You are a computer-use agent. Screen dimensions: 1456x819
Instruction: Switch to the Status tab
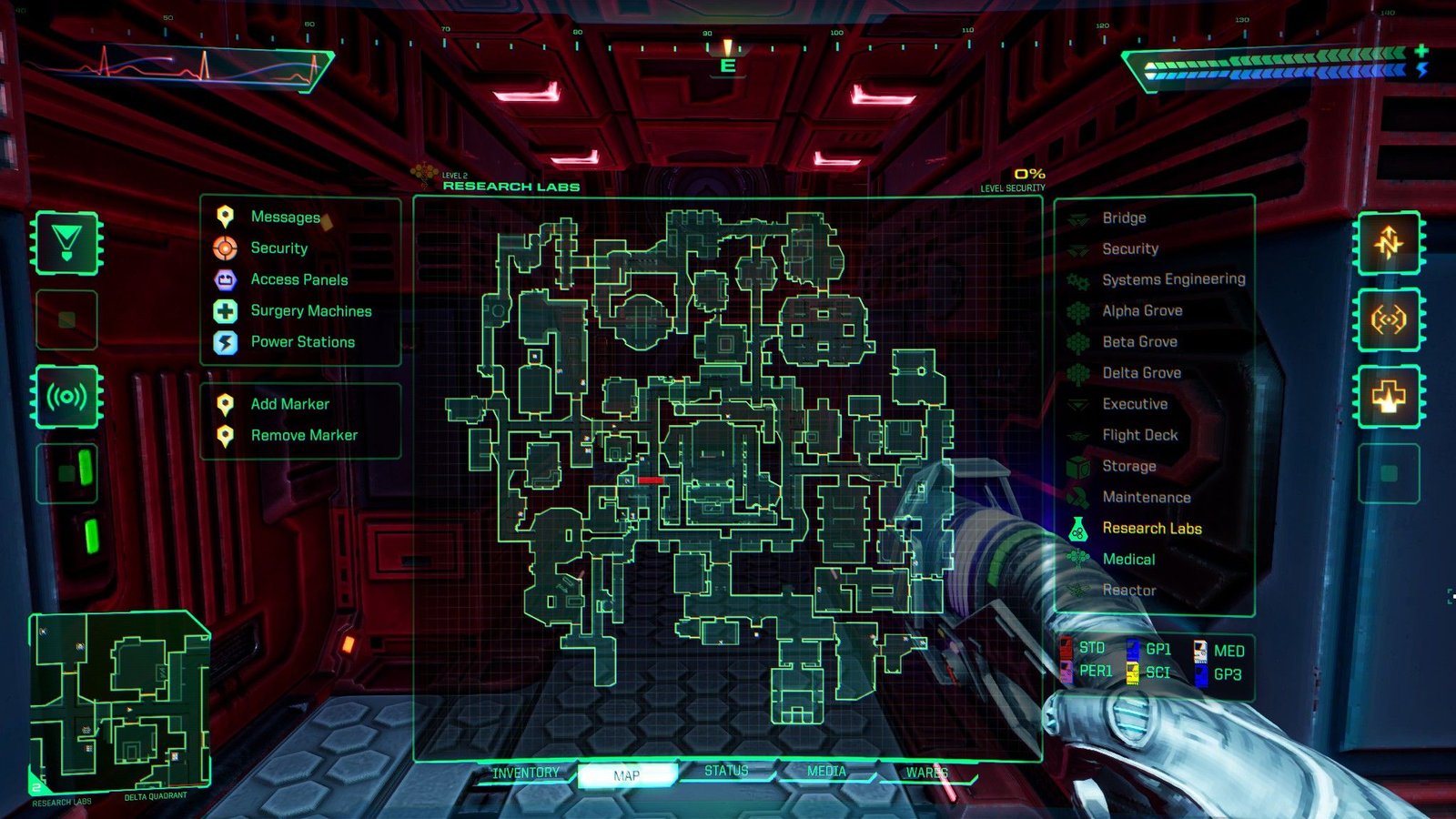[726, 772]
